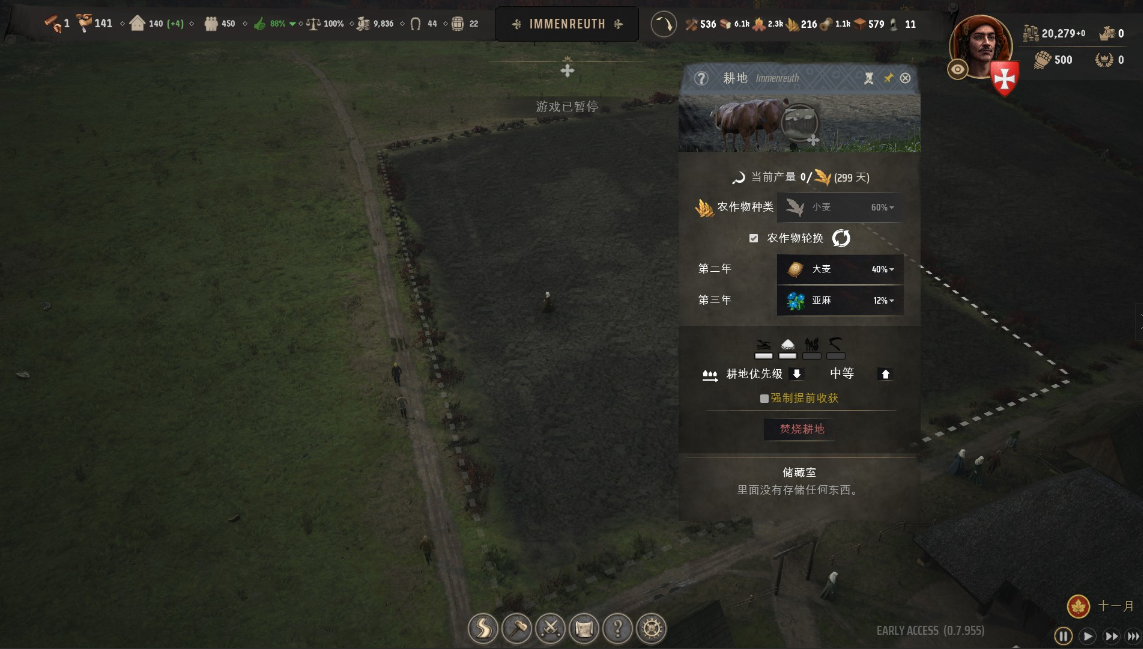Close the 耕地 field panel
Viewport: 1143px width, 649px height.
[x=905, y=78]
